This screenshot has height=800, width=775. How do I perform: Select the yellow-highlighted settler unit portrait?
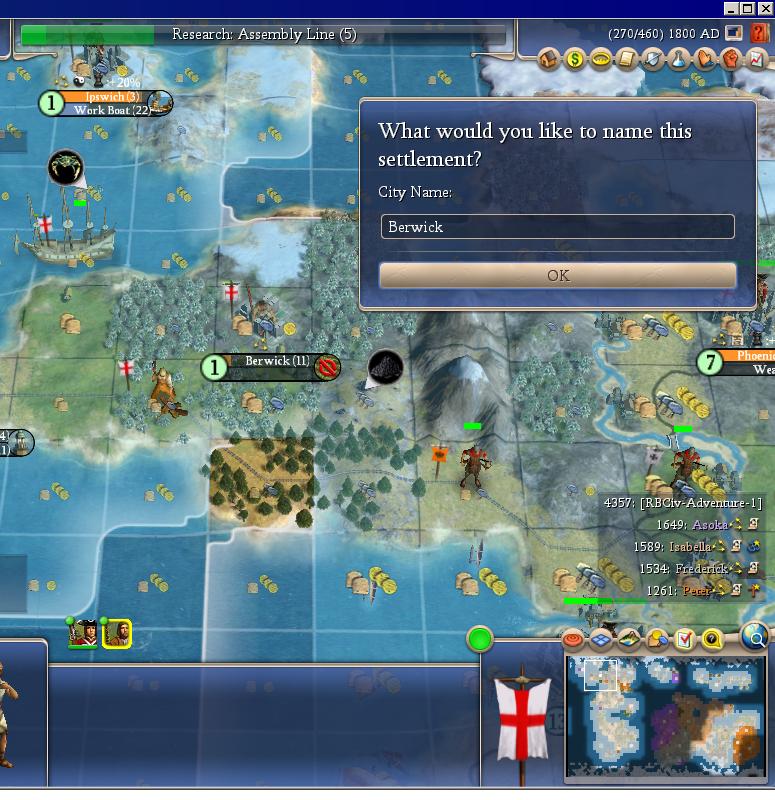pos(116,634)
